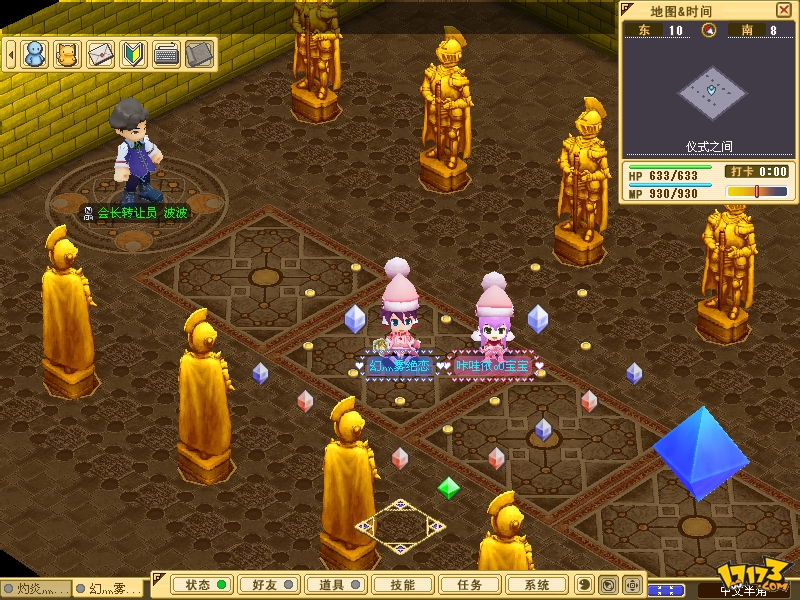Click the keyboard icon in the toolbar

pos(166,54)
